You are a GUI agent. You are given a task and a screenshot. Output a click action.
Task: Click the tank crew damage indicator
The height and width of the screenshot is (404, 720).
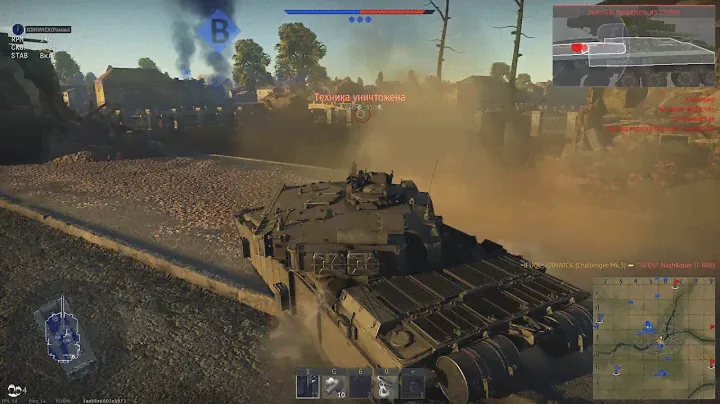(x=62, y=330)
